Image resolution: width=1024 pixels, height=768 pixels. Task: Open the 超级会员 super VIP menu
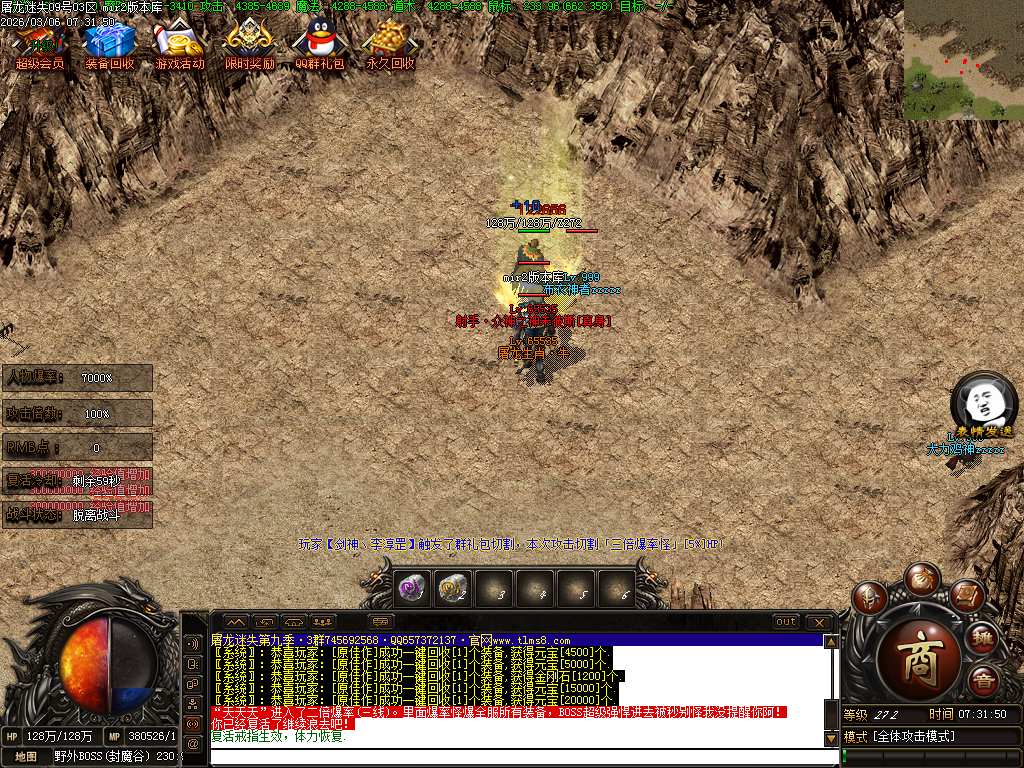tap(39, 46)
